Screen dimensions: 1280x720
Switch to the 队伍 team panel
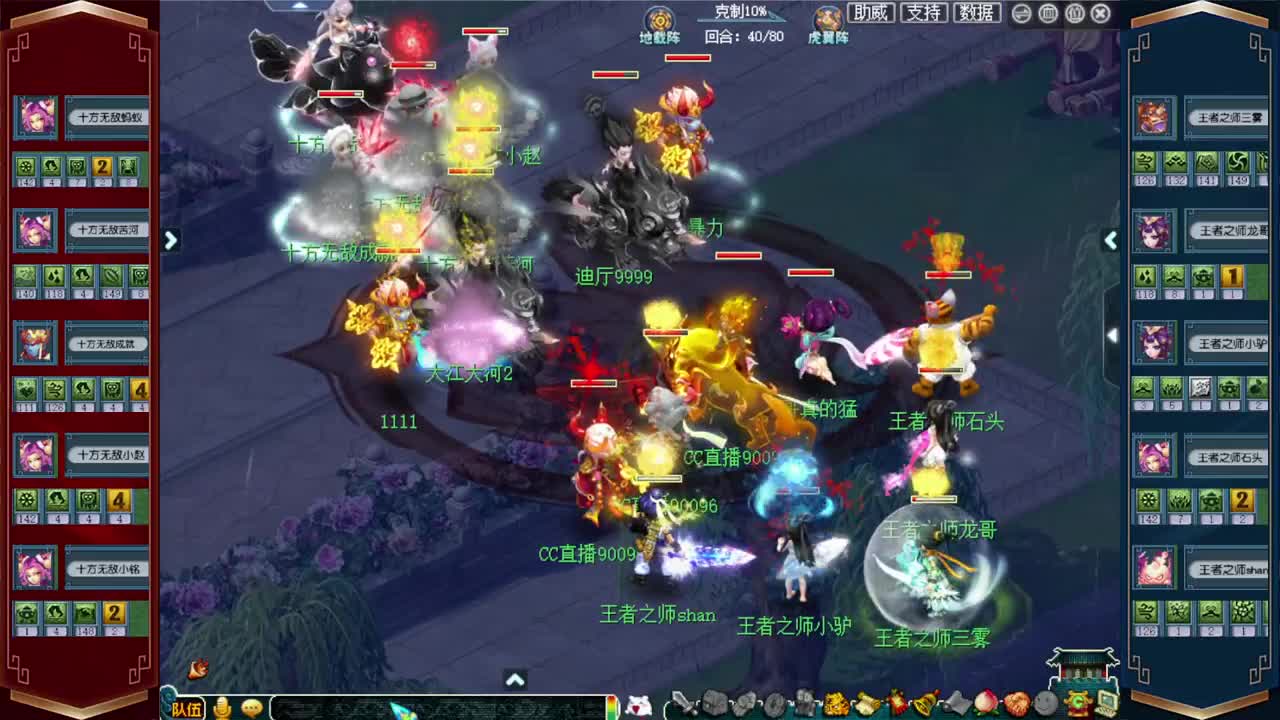click(186, 707)
